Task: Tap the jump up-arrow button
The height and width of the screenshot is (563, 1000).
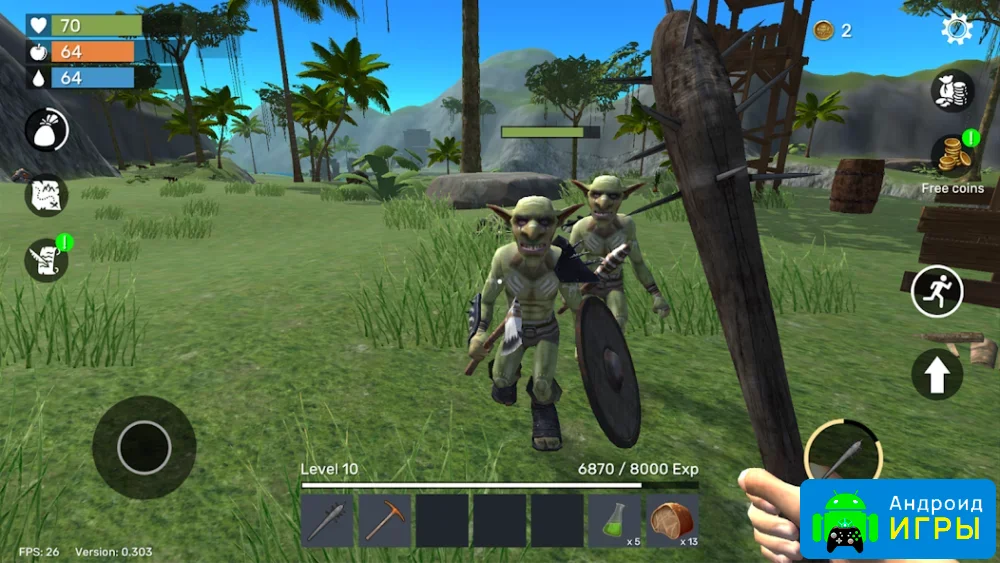Action: click(x=937, y=375)
